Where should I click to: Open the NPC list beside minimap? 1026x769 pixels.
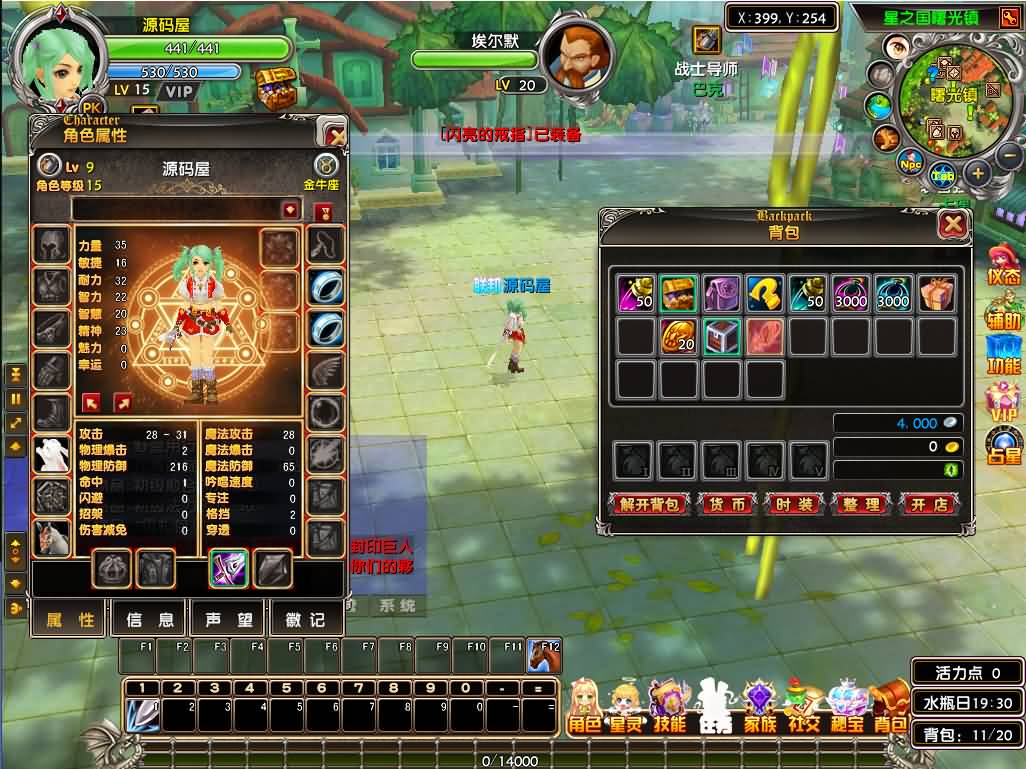click(910, 163)
